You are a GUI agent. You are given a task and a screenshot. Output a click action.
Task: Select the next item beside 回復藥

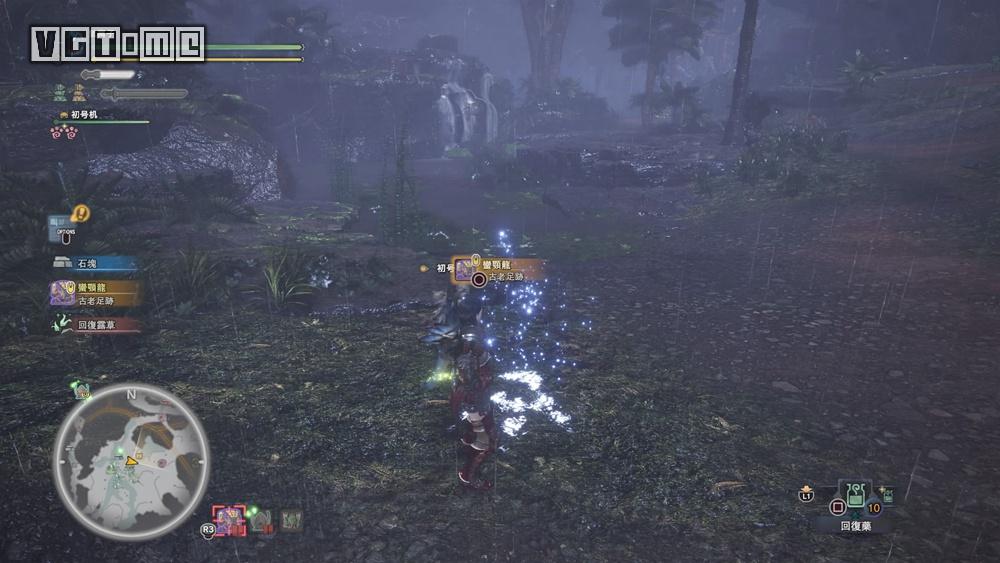pyautogui.click(x=884, y=497)
